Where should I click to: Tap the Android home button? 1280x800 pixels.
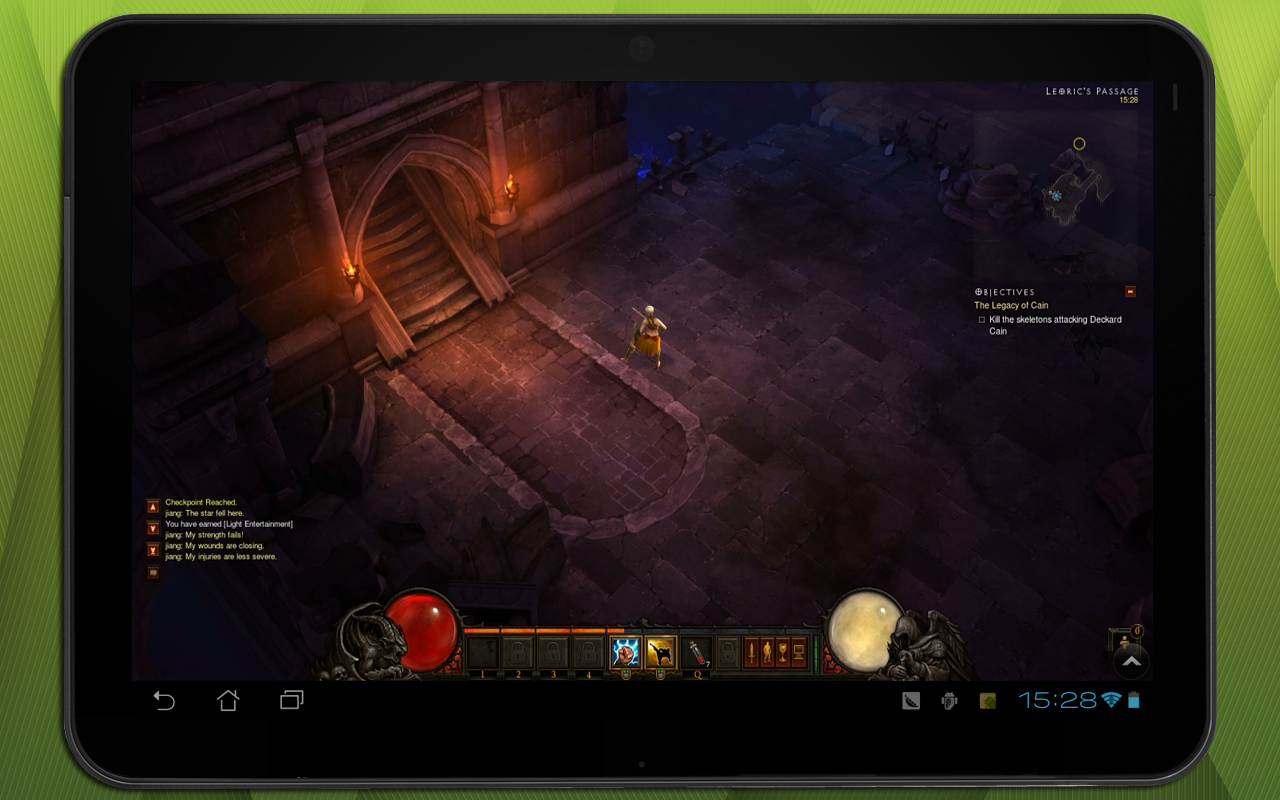228,701
